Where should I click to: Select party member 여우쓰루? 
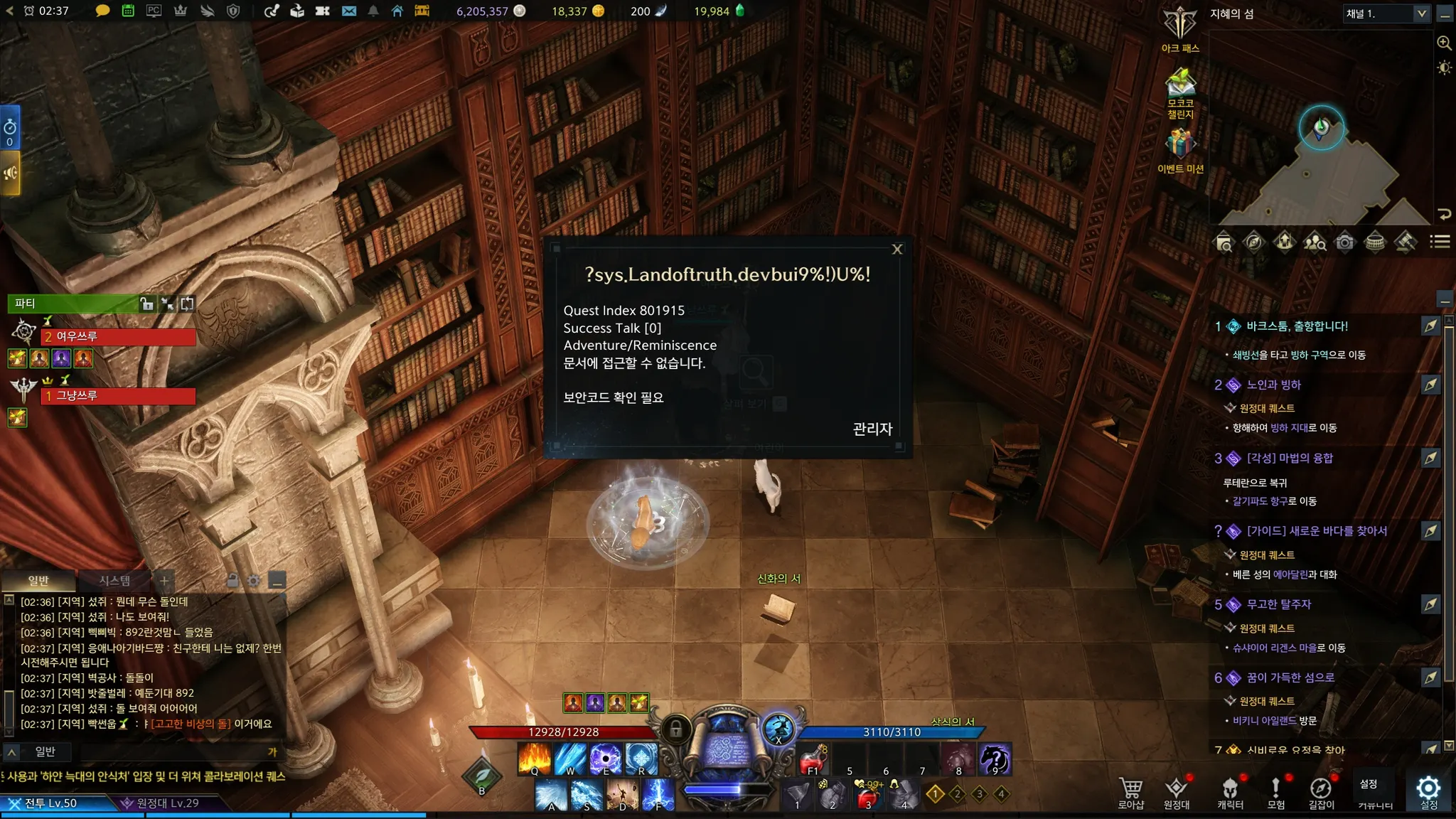point(119,336)
